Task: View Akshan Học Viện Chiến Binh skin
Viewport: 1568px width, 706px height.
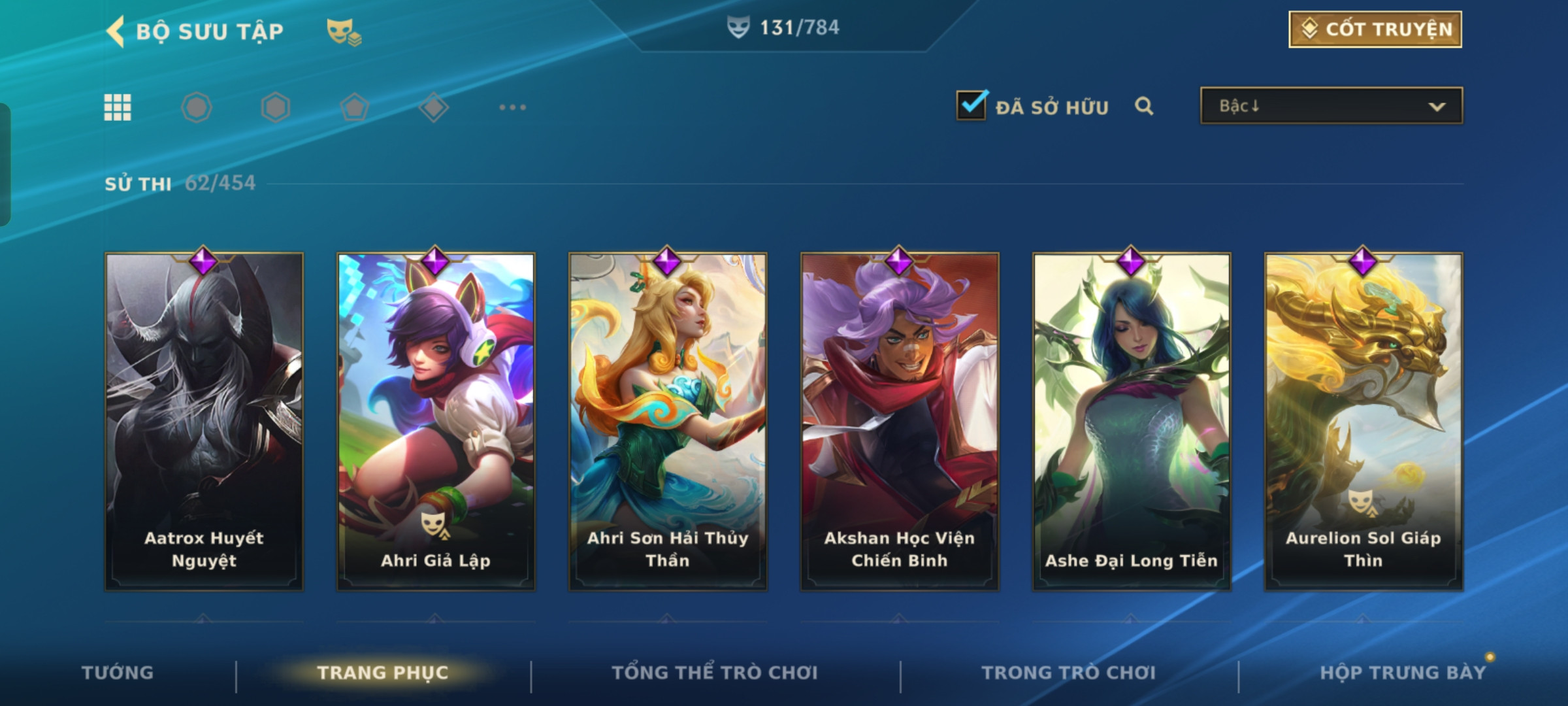Action: pos(900,422)
